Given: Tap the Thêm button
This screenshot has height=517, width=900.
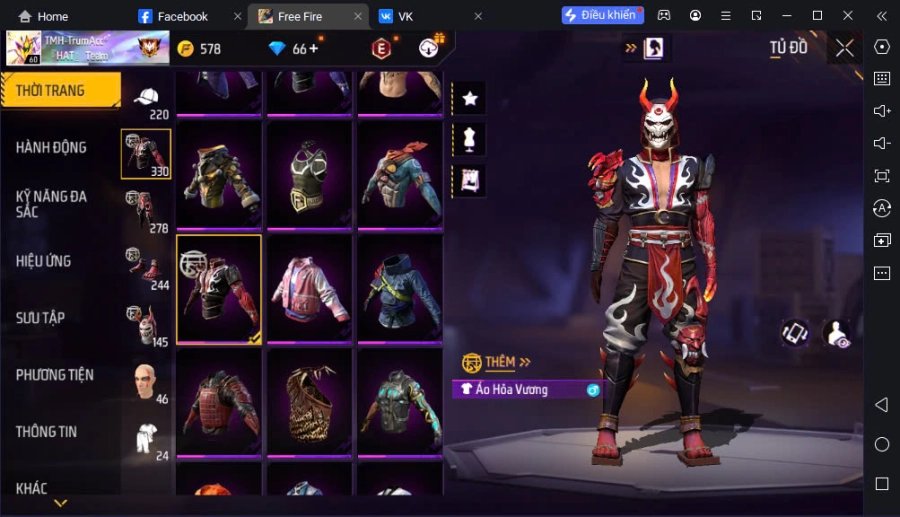Looking at the screenshot, I should (497, 362).
